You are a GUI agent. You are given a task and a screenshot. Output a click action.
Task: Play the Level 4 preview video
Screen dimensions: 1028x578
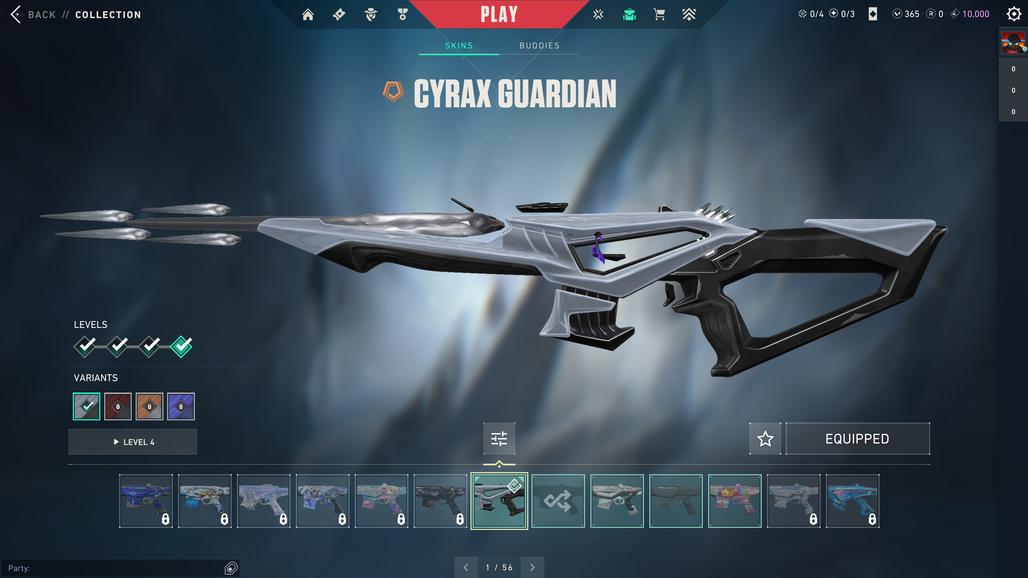133,442
